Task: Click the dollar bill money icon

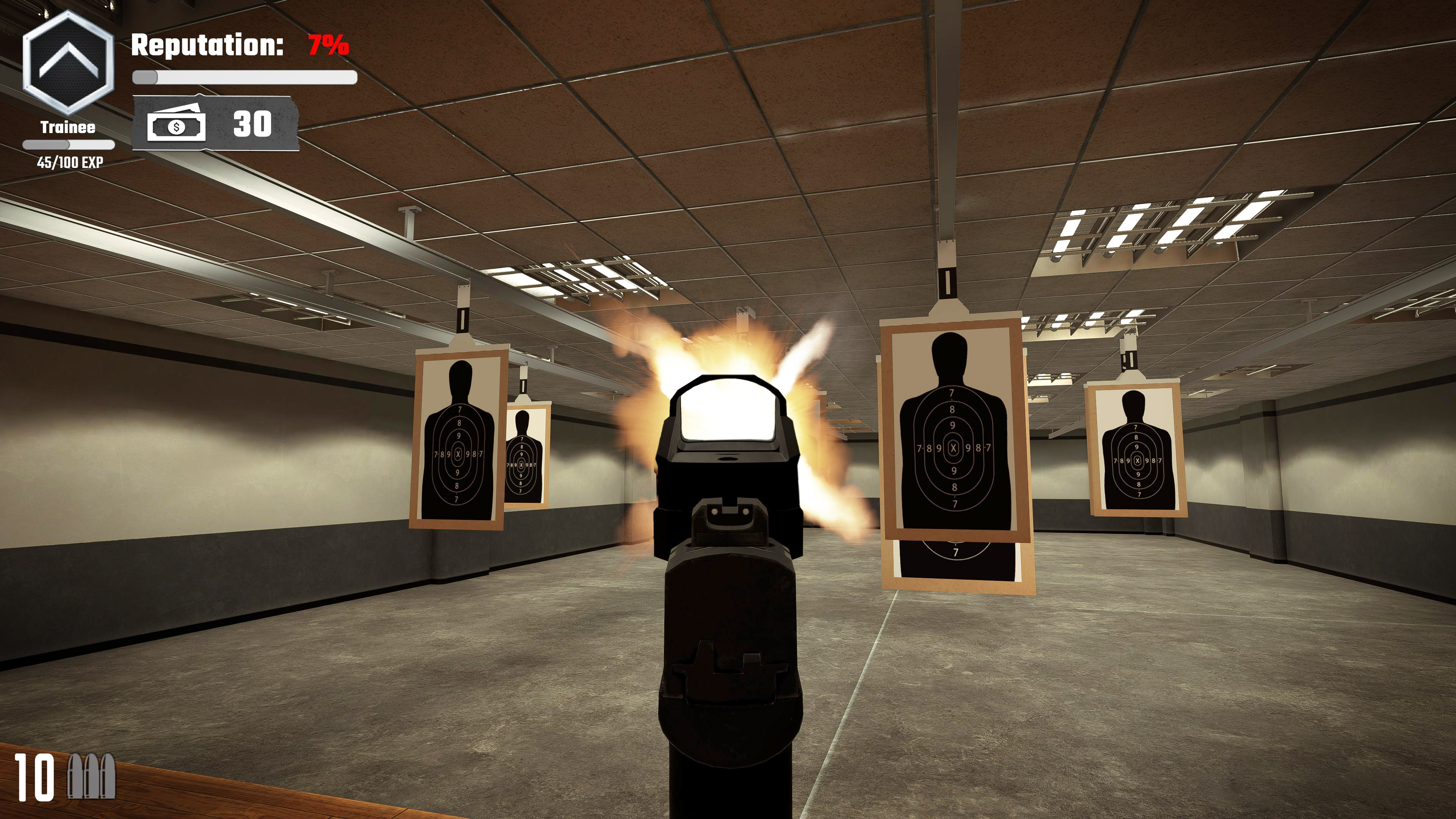Action: (176, 126)
